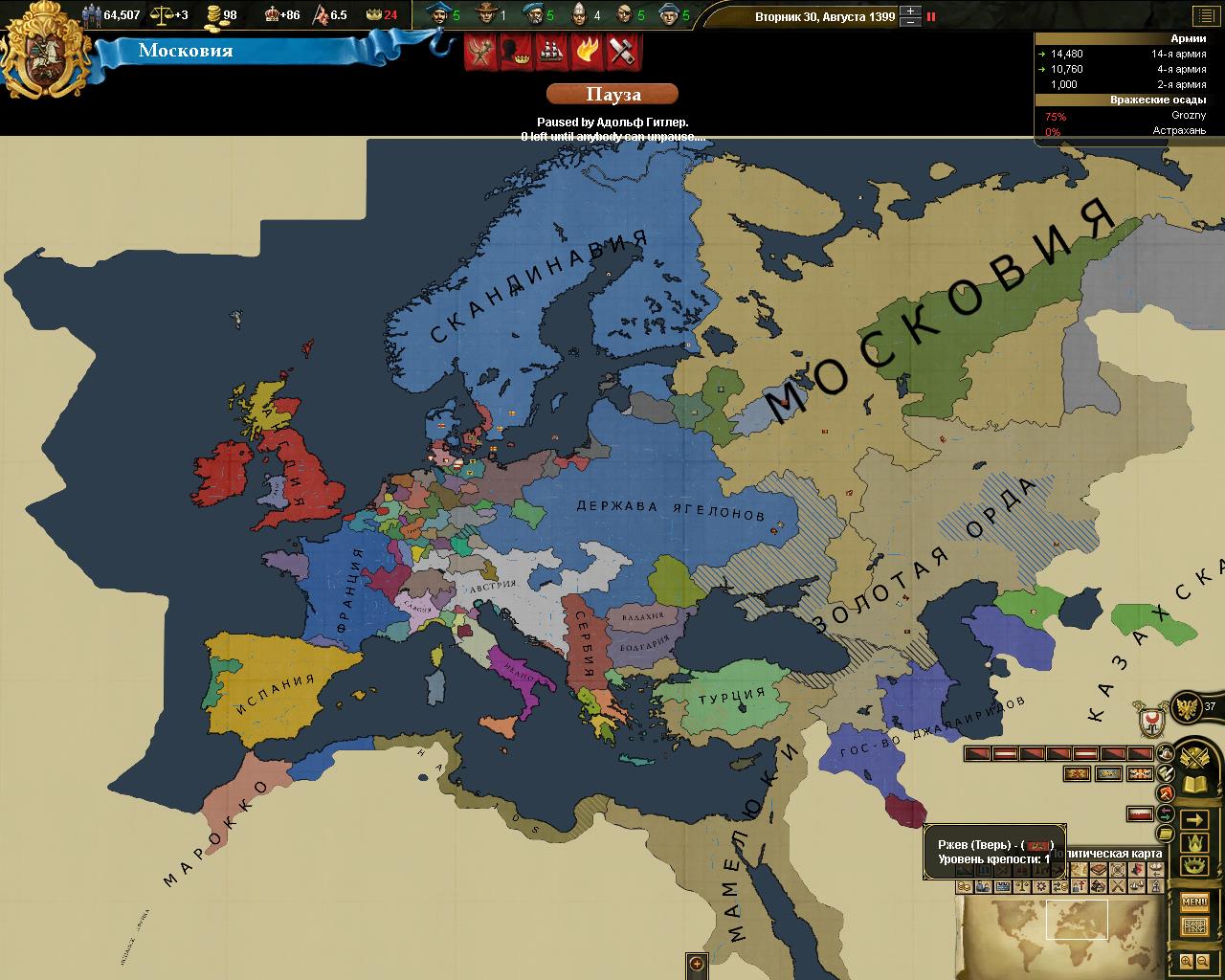Open the crossed hammers alert flag
The image size is (1225, 980).
coord(622,52)
